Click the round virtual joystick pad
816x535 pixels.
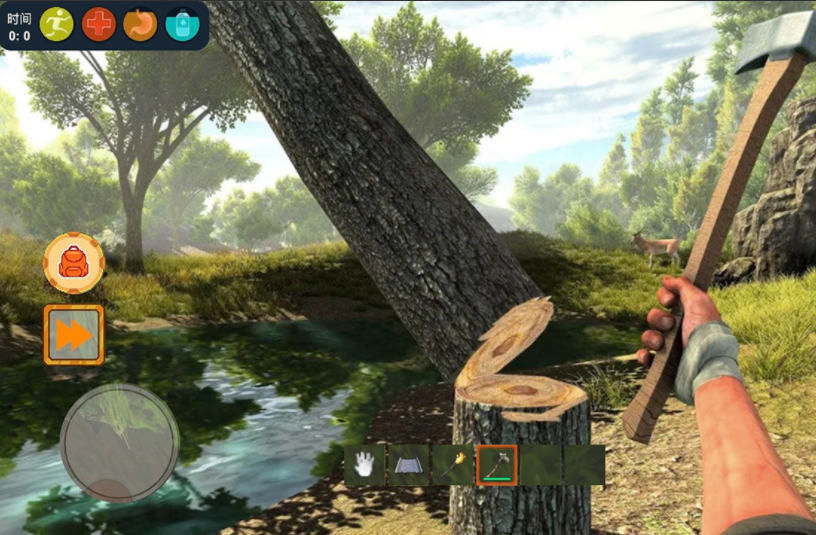(120, 443)
